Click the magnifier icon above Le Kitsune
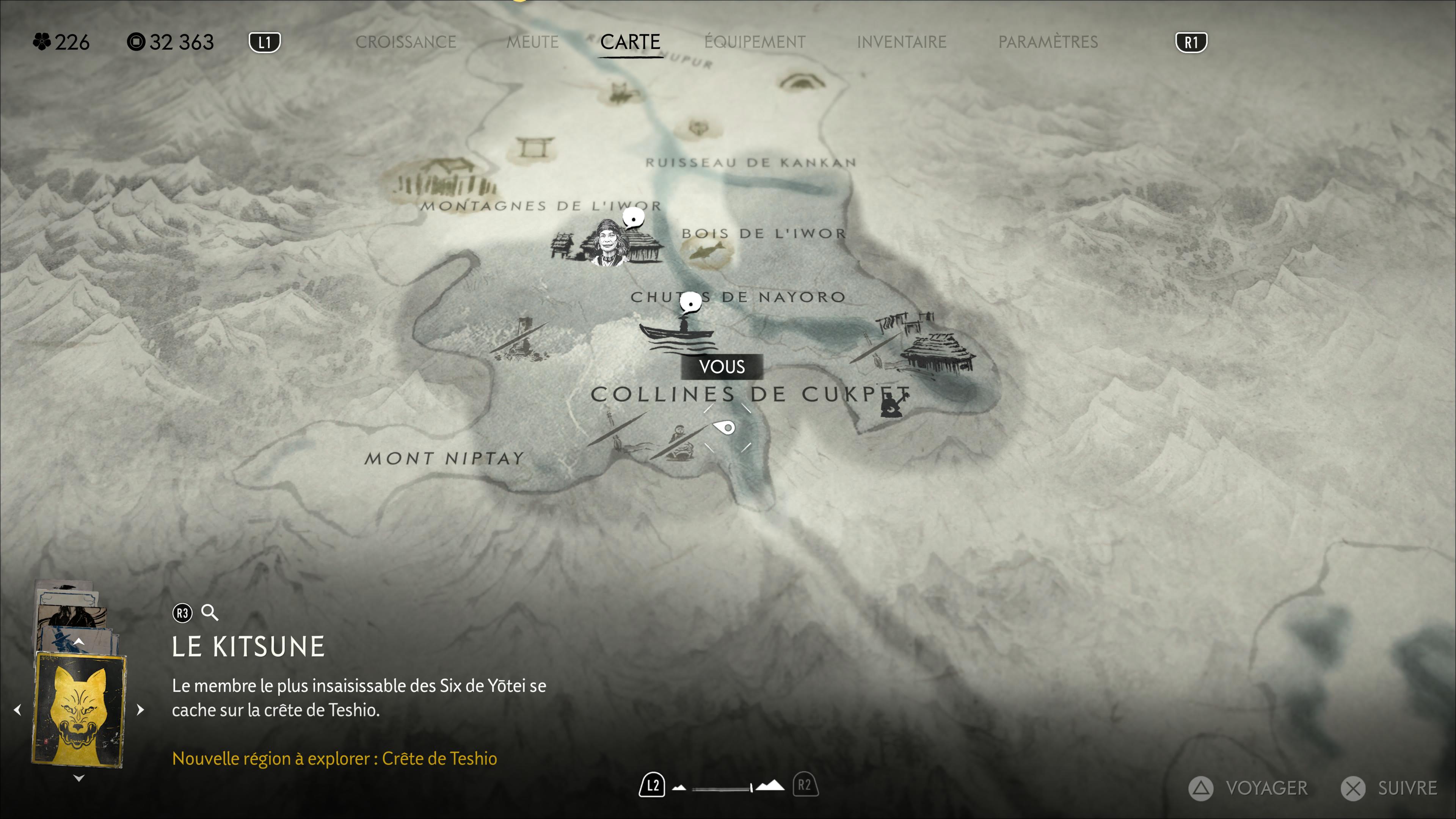This screenshot has height=819, width=1456. [210, 613]
